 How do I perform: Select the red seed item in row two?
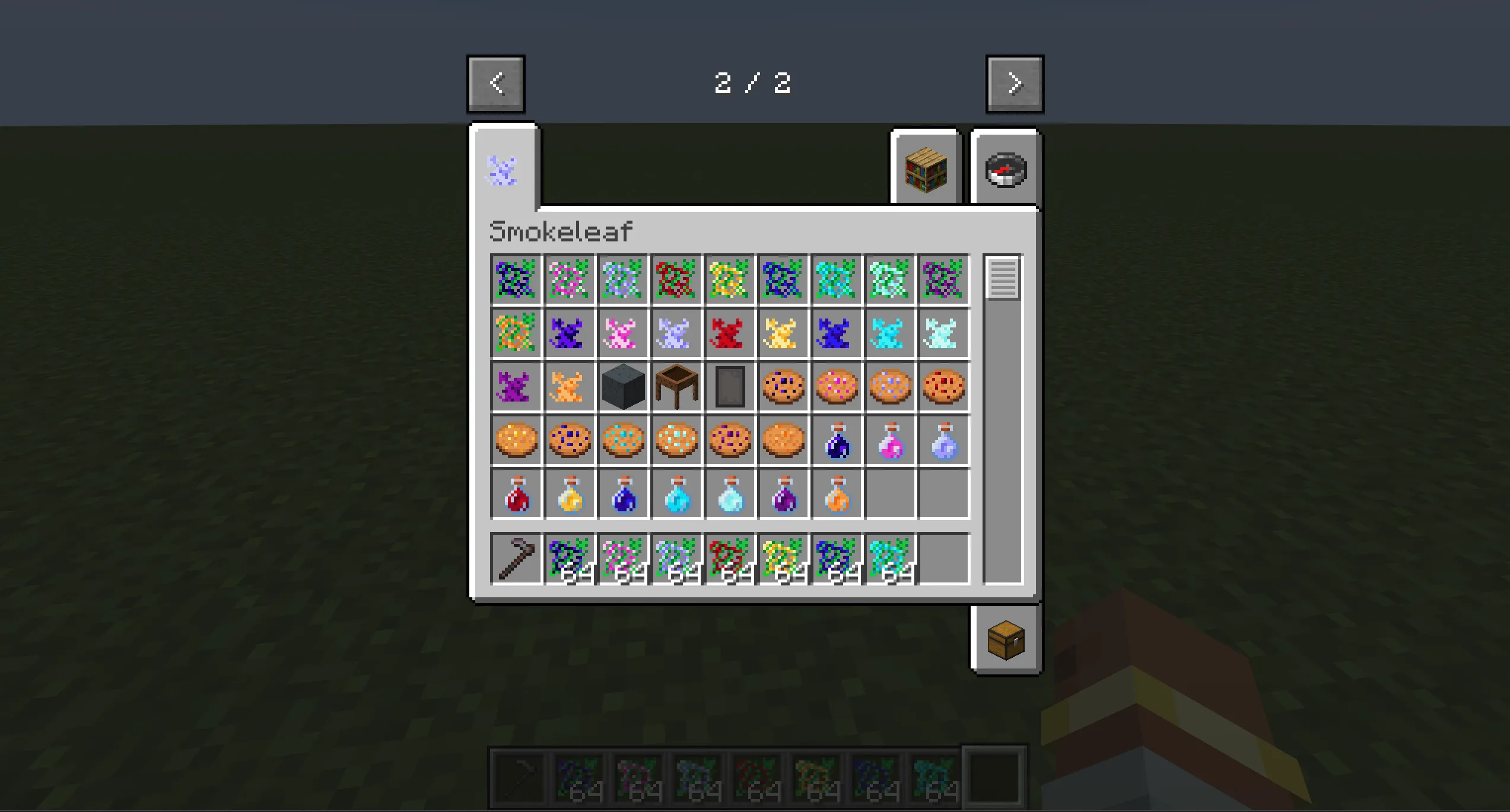(x=730, y=333)
